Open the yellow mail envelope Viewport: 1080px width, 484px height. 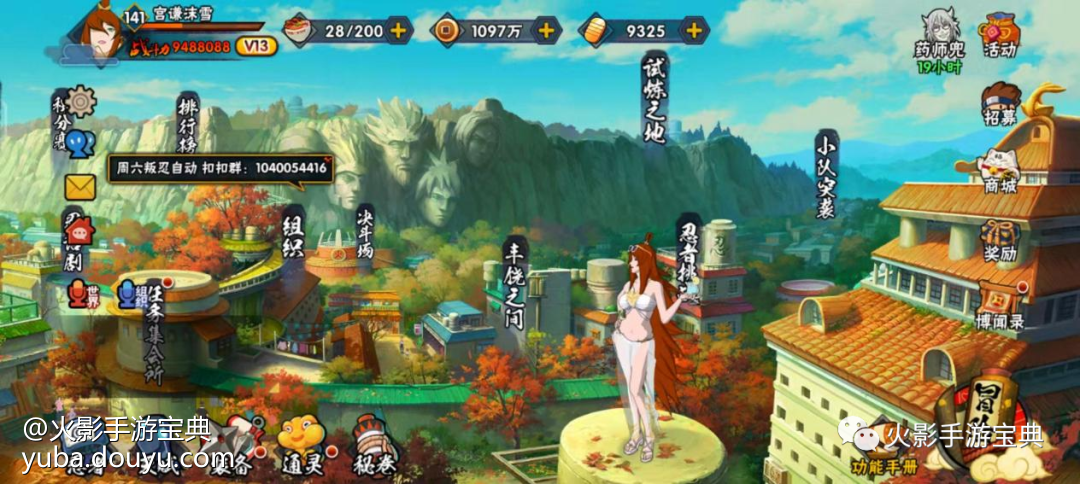click(x=80, y=187)
